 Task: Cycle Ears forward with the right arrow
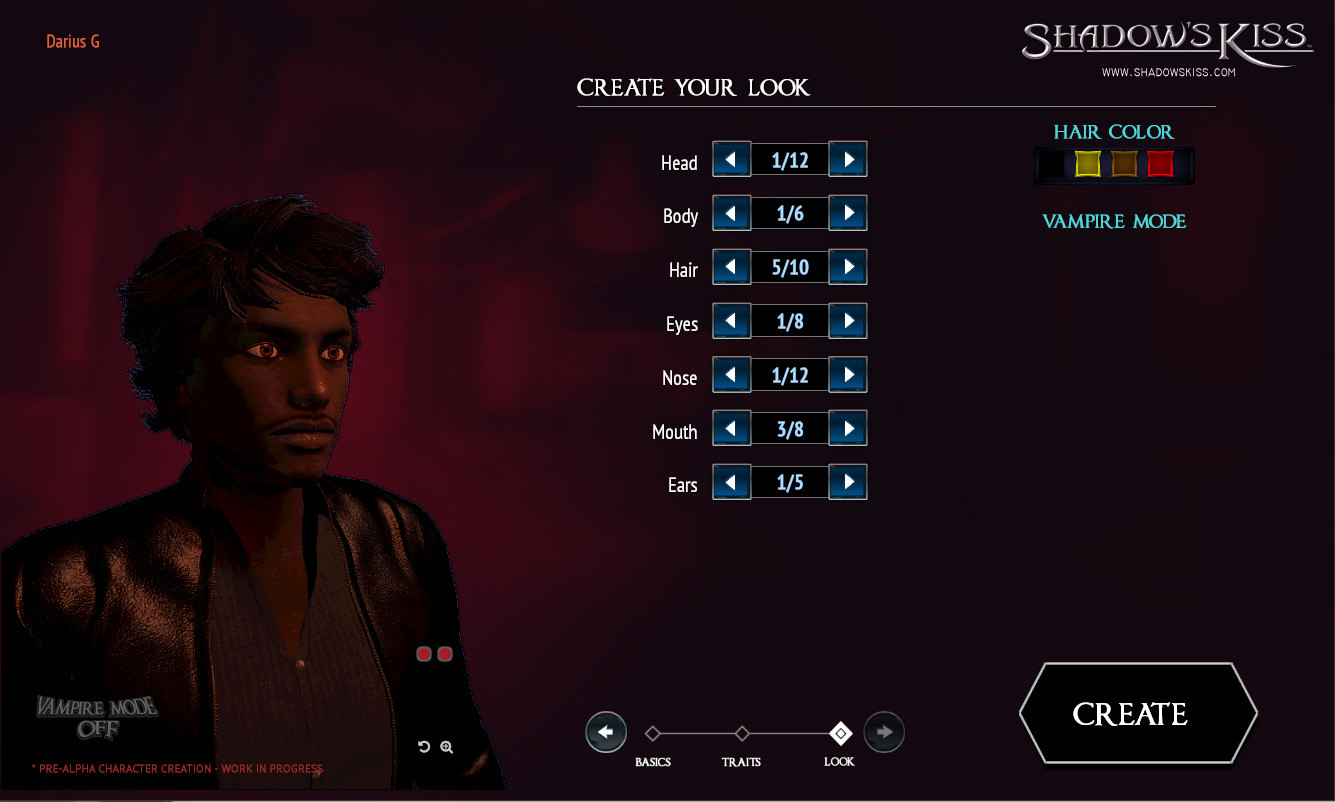(x=848, y=481)
